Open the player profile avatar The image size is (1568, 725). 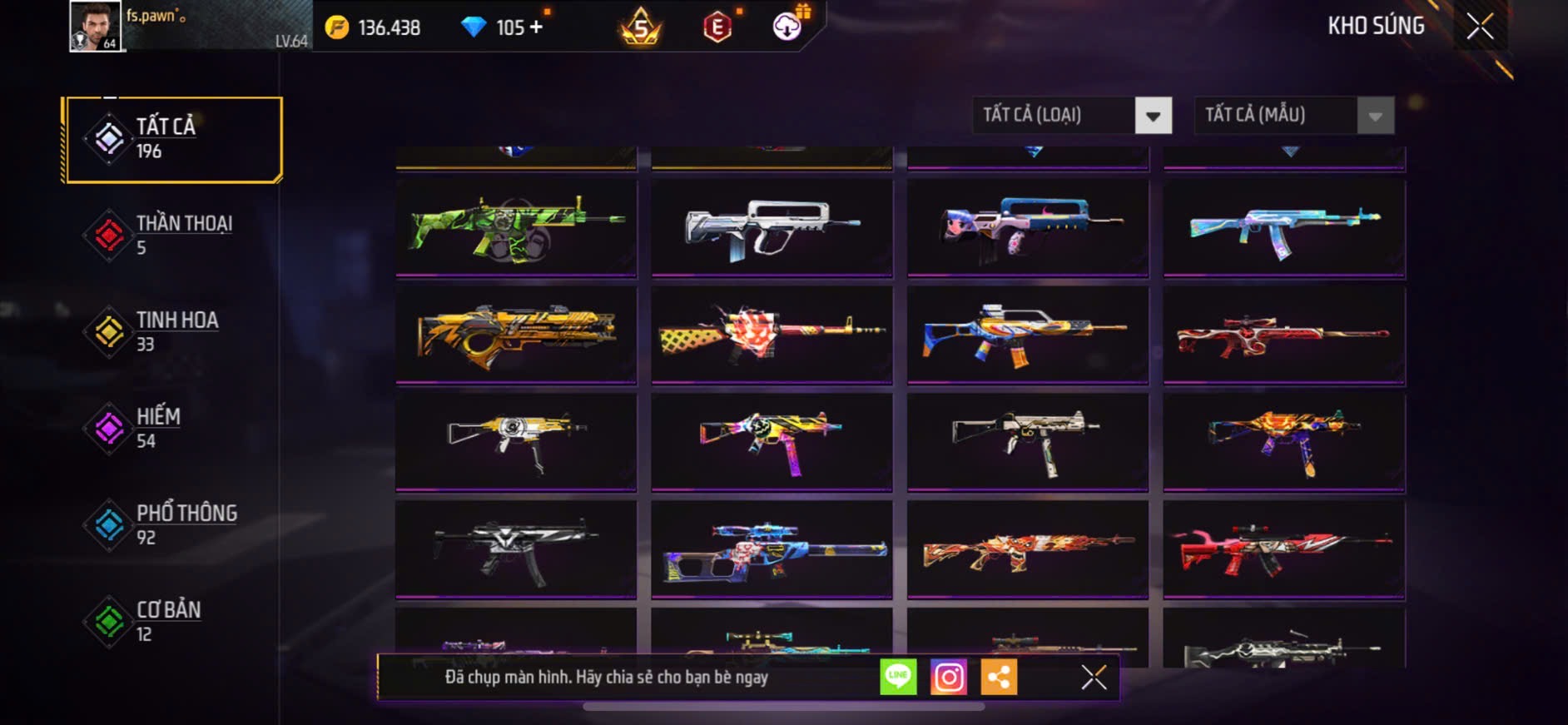[x=96, y=26]
